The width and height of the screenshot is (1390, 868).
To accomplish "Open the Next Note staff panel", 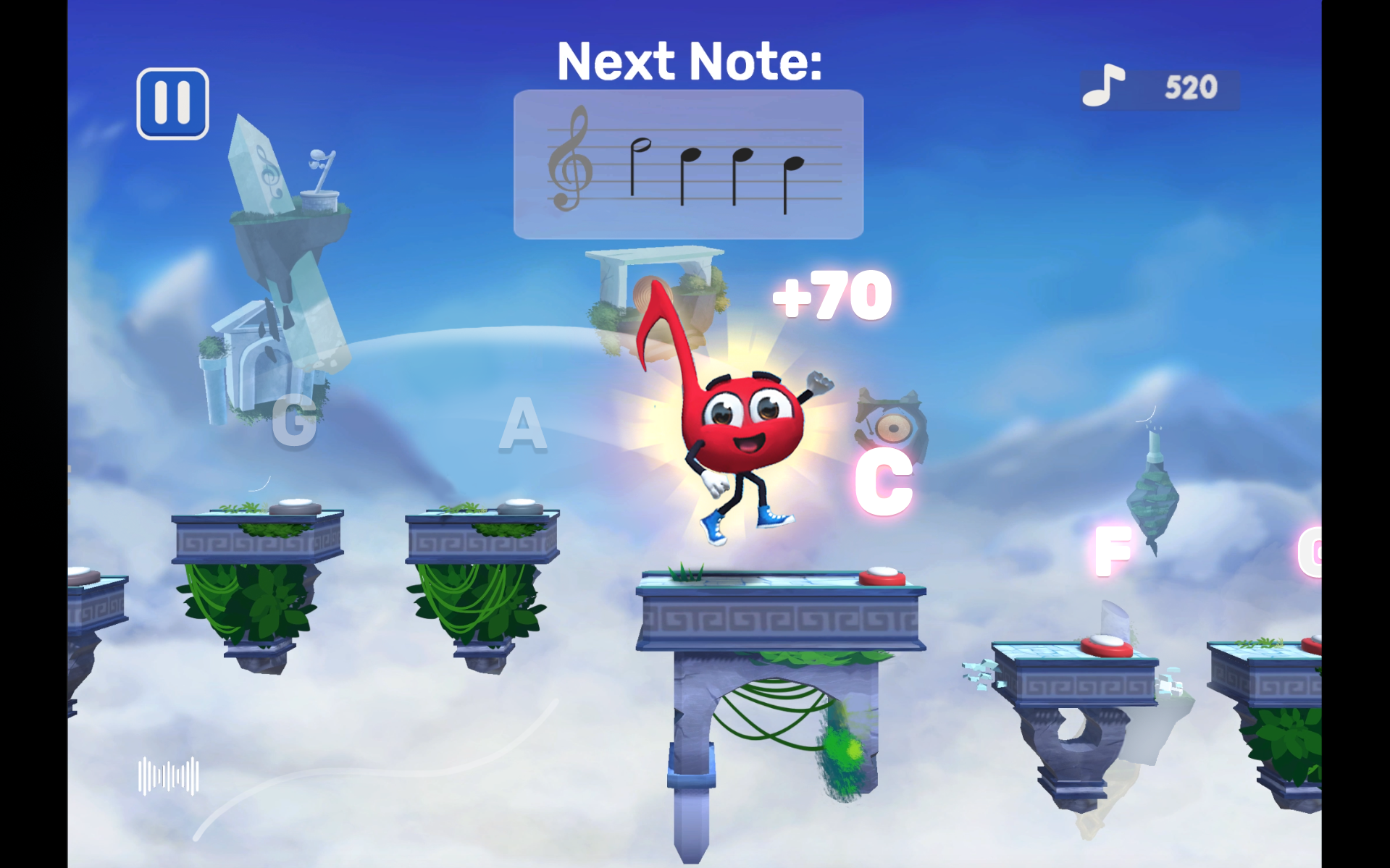I will click(x=688, y=163).
